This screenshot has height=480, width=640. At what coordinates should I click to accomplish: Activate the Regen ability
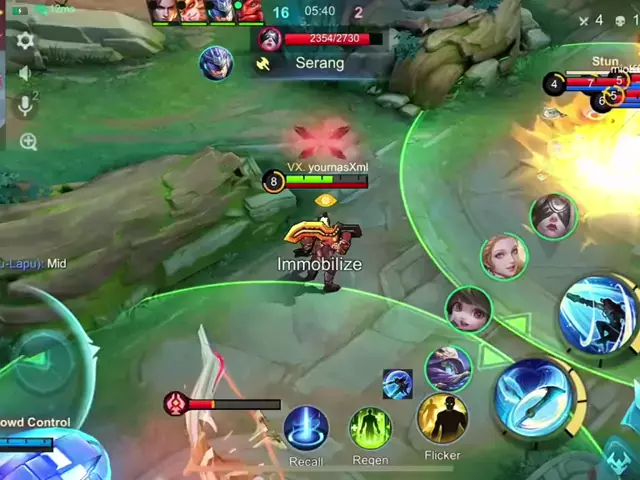(x=370, y=428)
